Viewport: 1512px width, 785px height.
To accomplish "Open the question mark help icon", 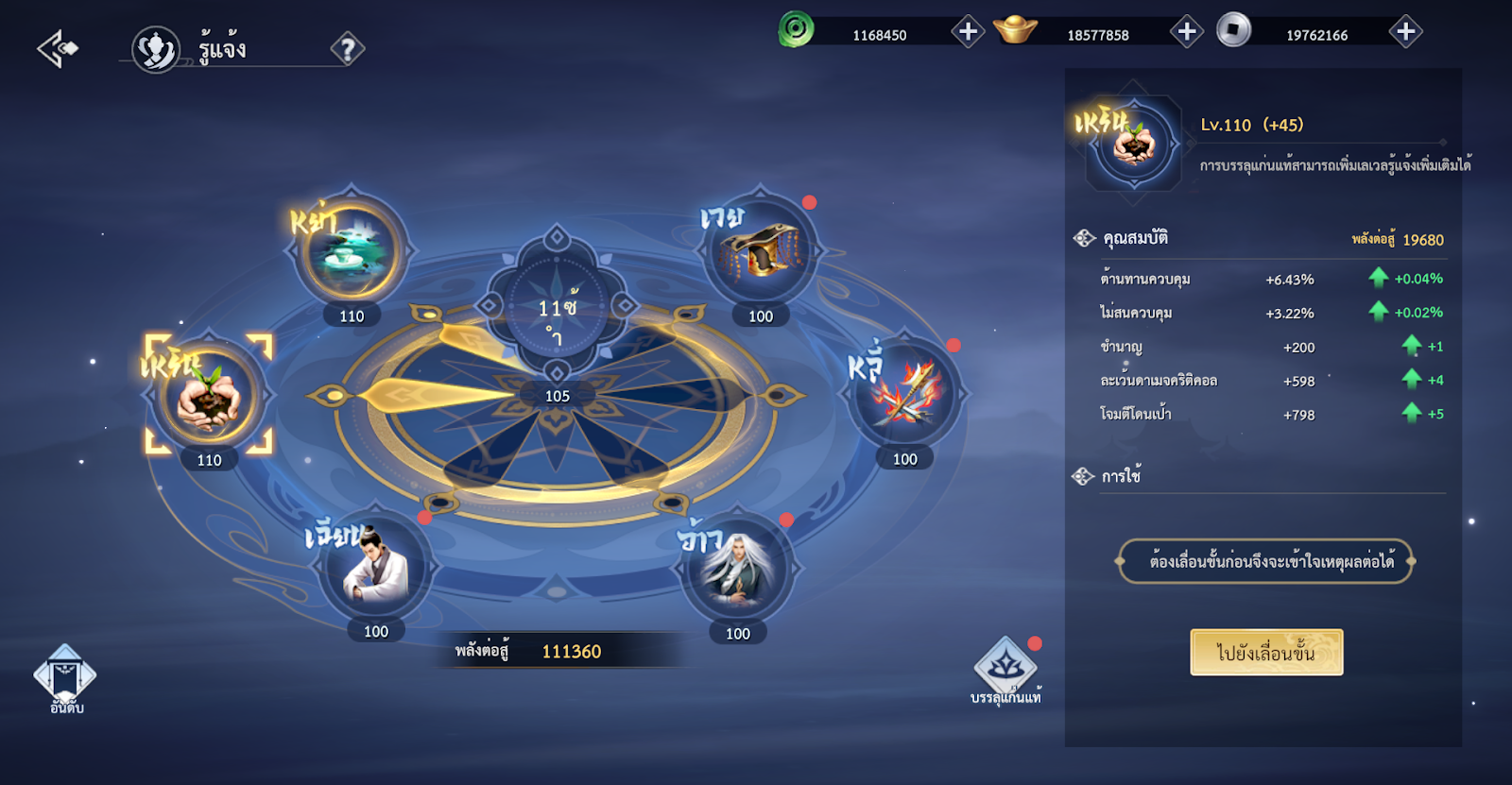I will (347, 49).
